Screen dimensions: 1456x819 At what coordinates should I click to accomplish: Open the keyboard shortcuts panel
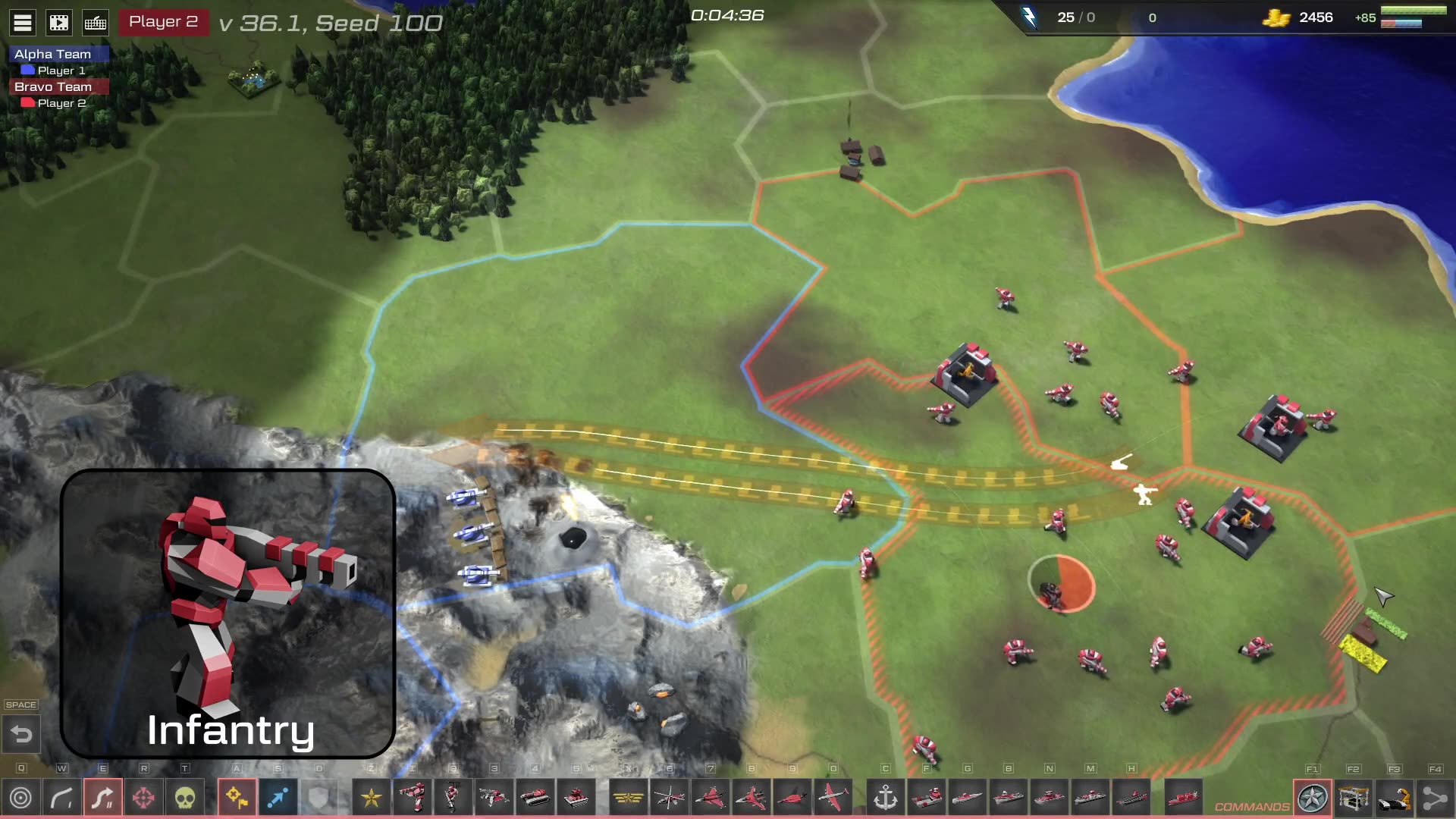tap(96, 23)
